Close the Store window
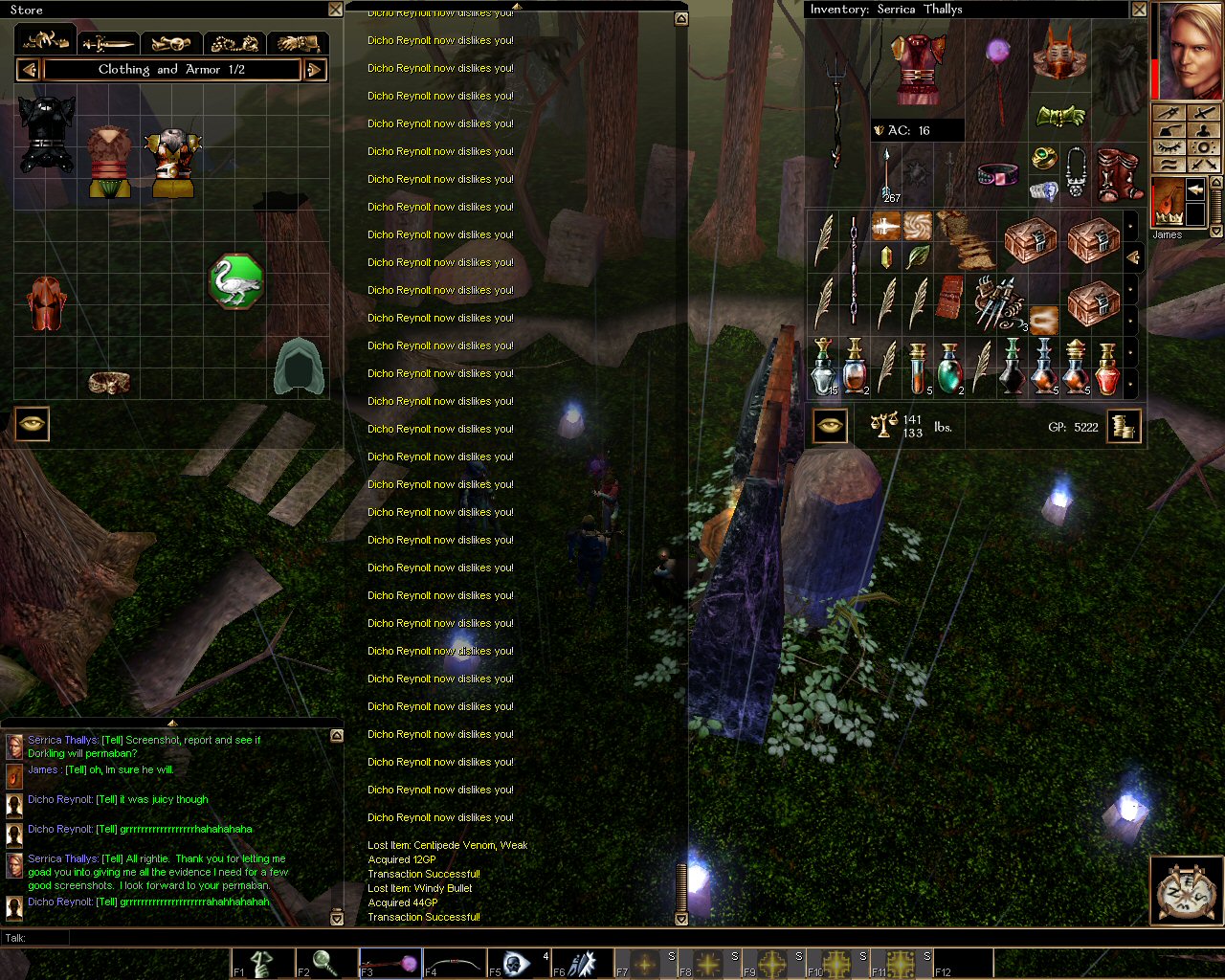1225x980 pixels. tap(335, 10)
